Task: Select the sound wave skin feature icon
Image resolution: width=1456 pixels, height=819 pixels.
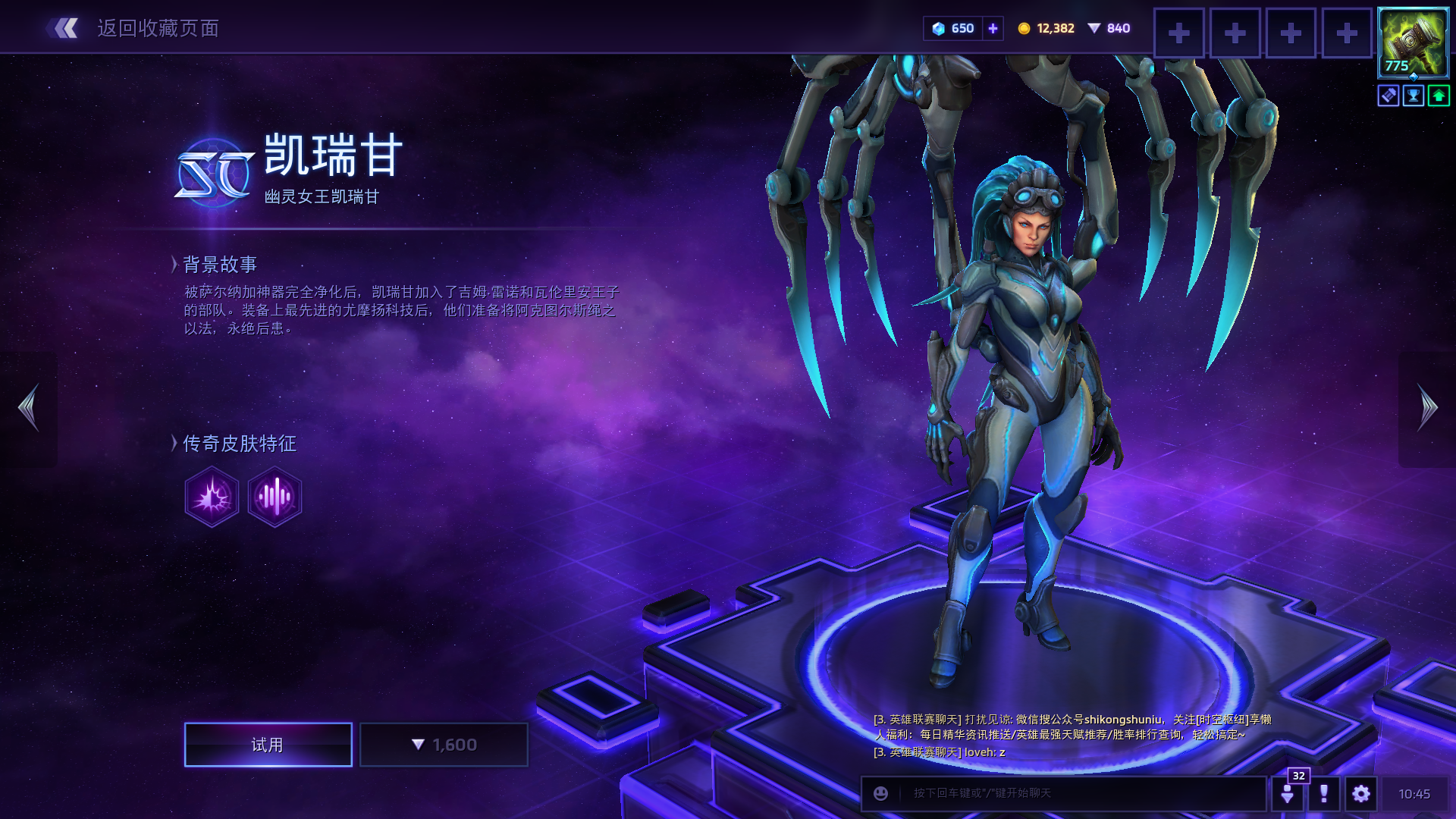Action: pyautogui.click(x=275, y=497)
